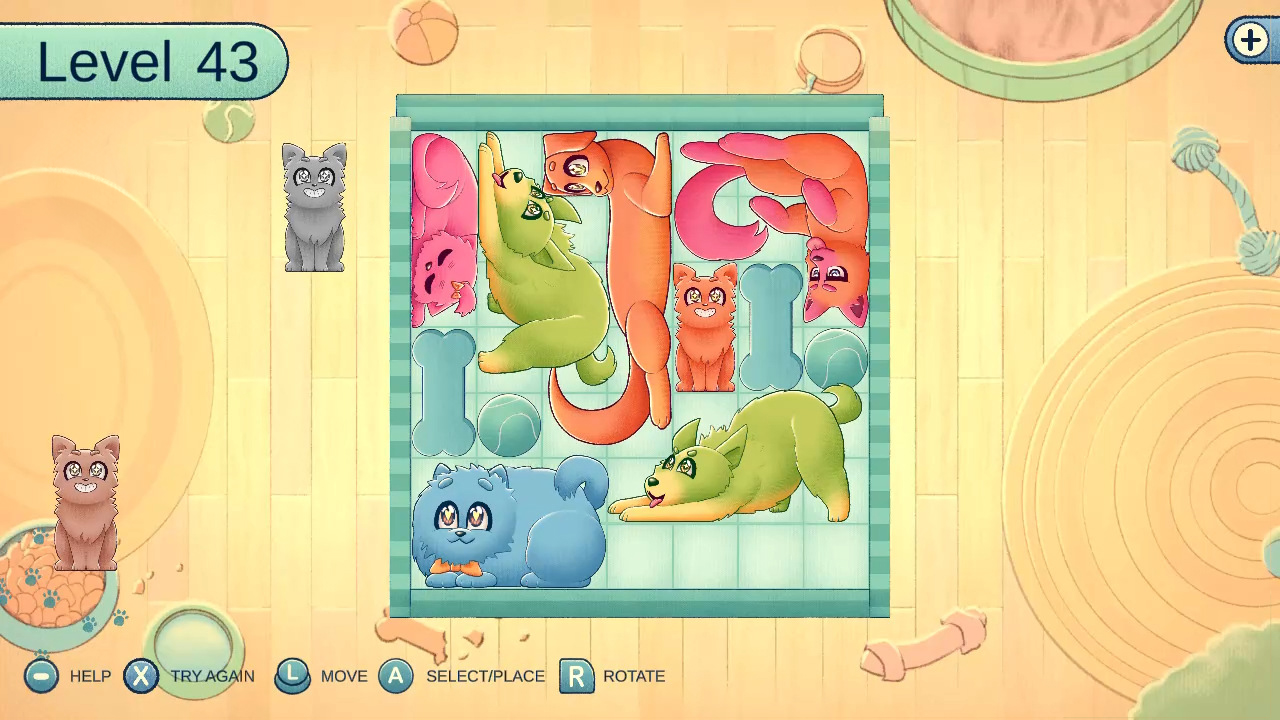1280x720 pixels.
Task: Click the plus button in the top-right corner
Action: [x=1249, y=41]
